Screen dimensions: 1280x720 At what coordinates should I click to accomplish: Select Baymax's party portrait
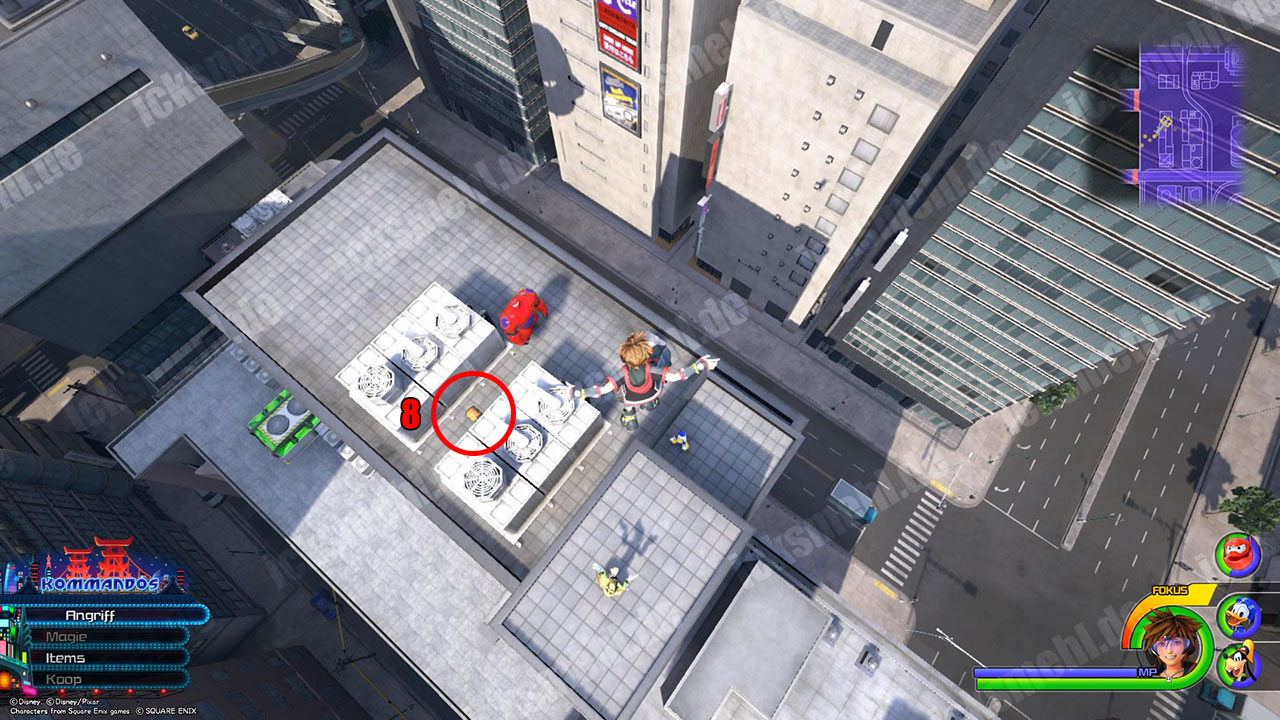(x=1236, y=554)
